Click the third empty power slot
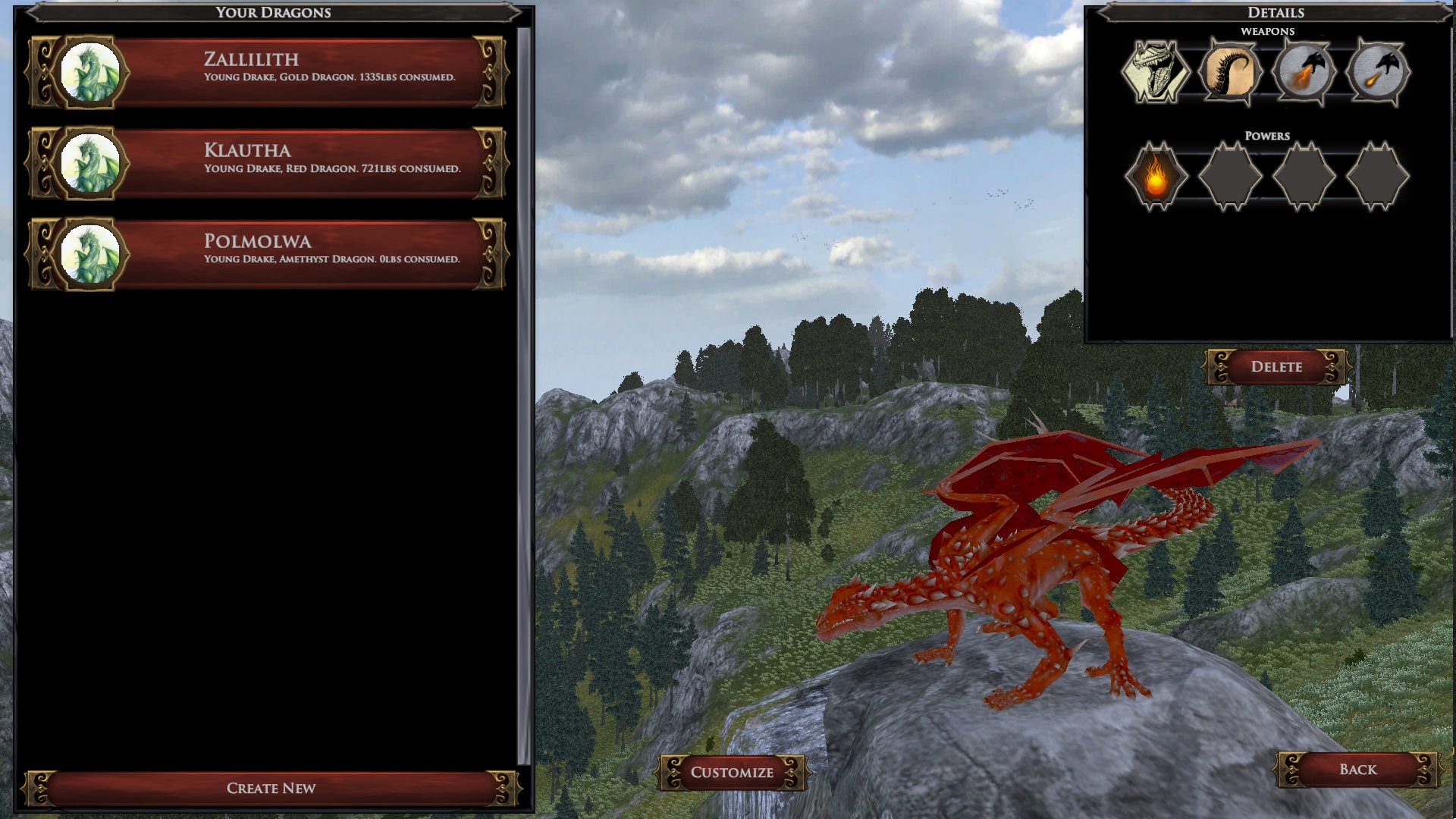 coord(1306,176)
